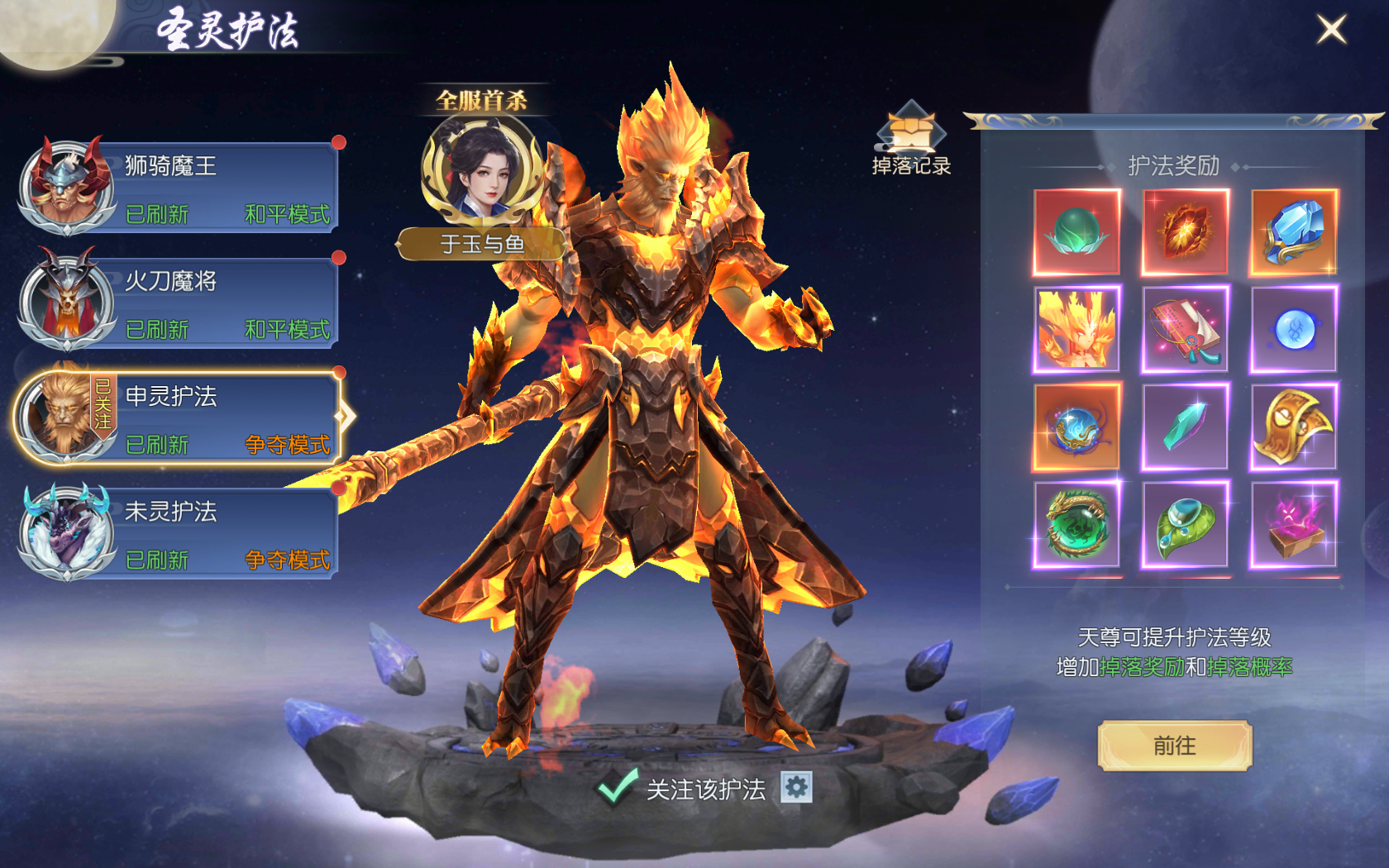Open the gear settings next to 关注该护法

[796, 787]
